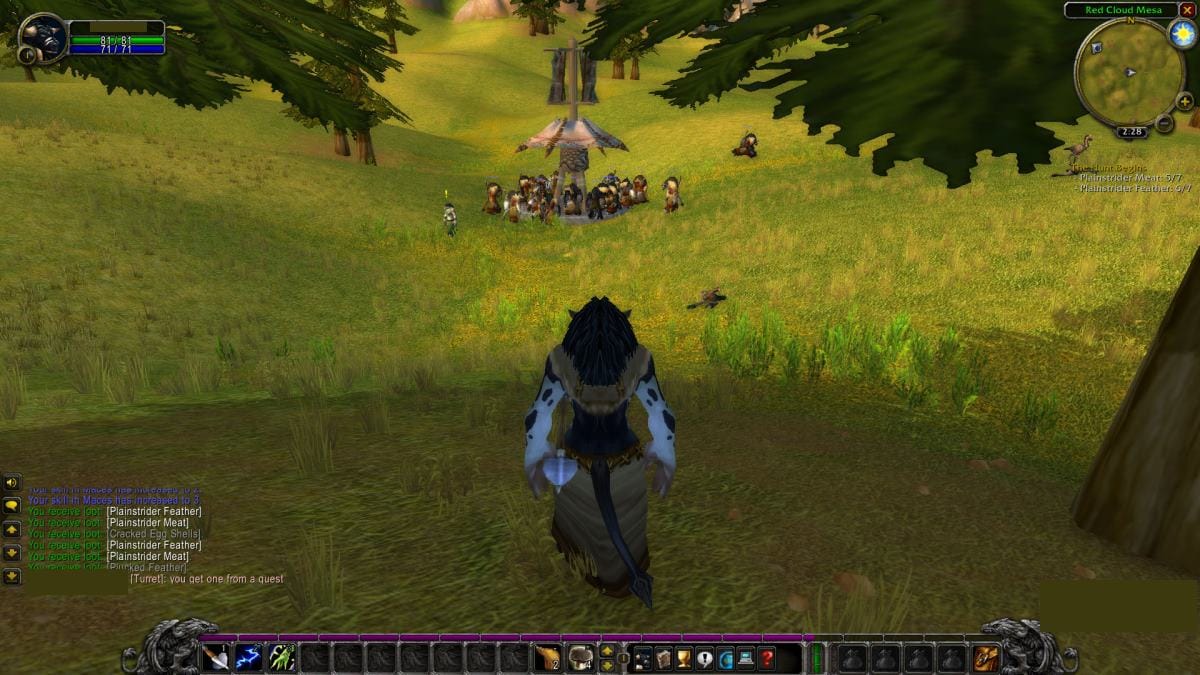Open the spellbook micro button
The width and height of the screenshot is (1200, 675).
coord(663,658)
